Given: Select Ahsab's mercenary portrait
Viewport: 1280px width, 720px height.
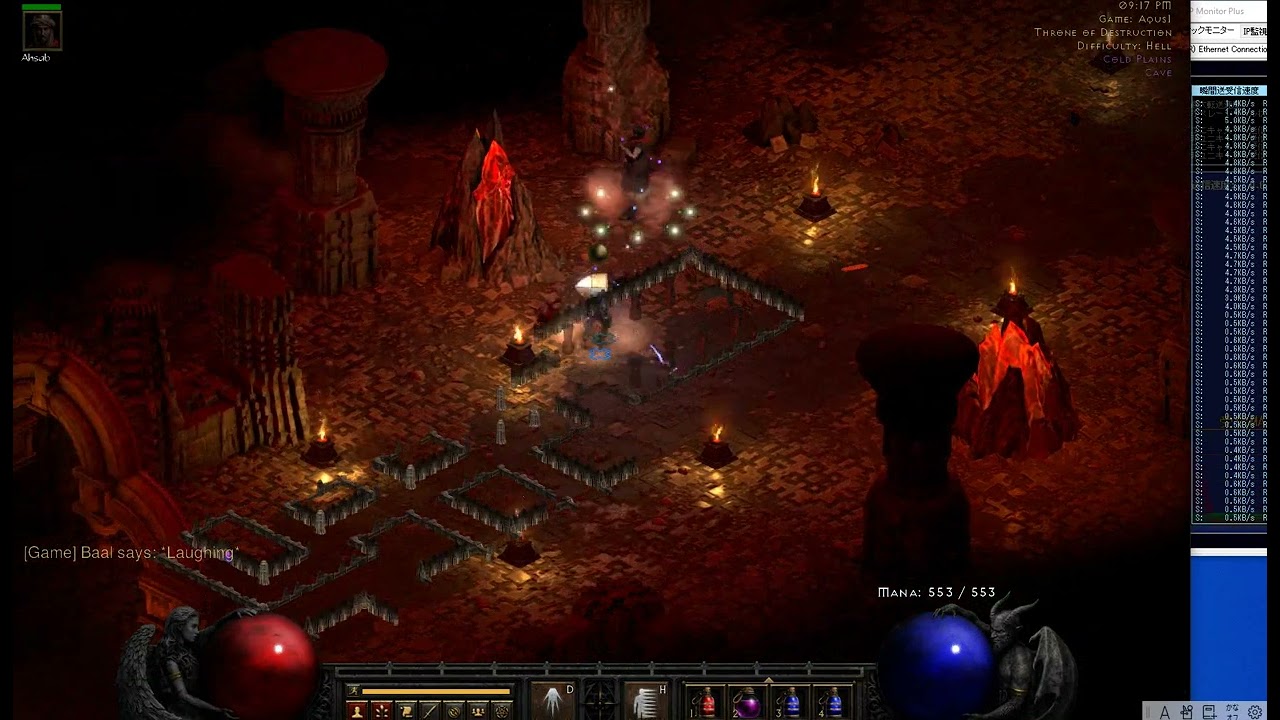Looking at the screenshot, I should point(42,31).
